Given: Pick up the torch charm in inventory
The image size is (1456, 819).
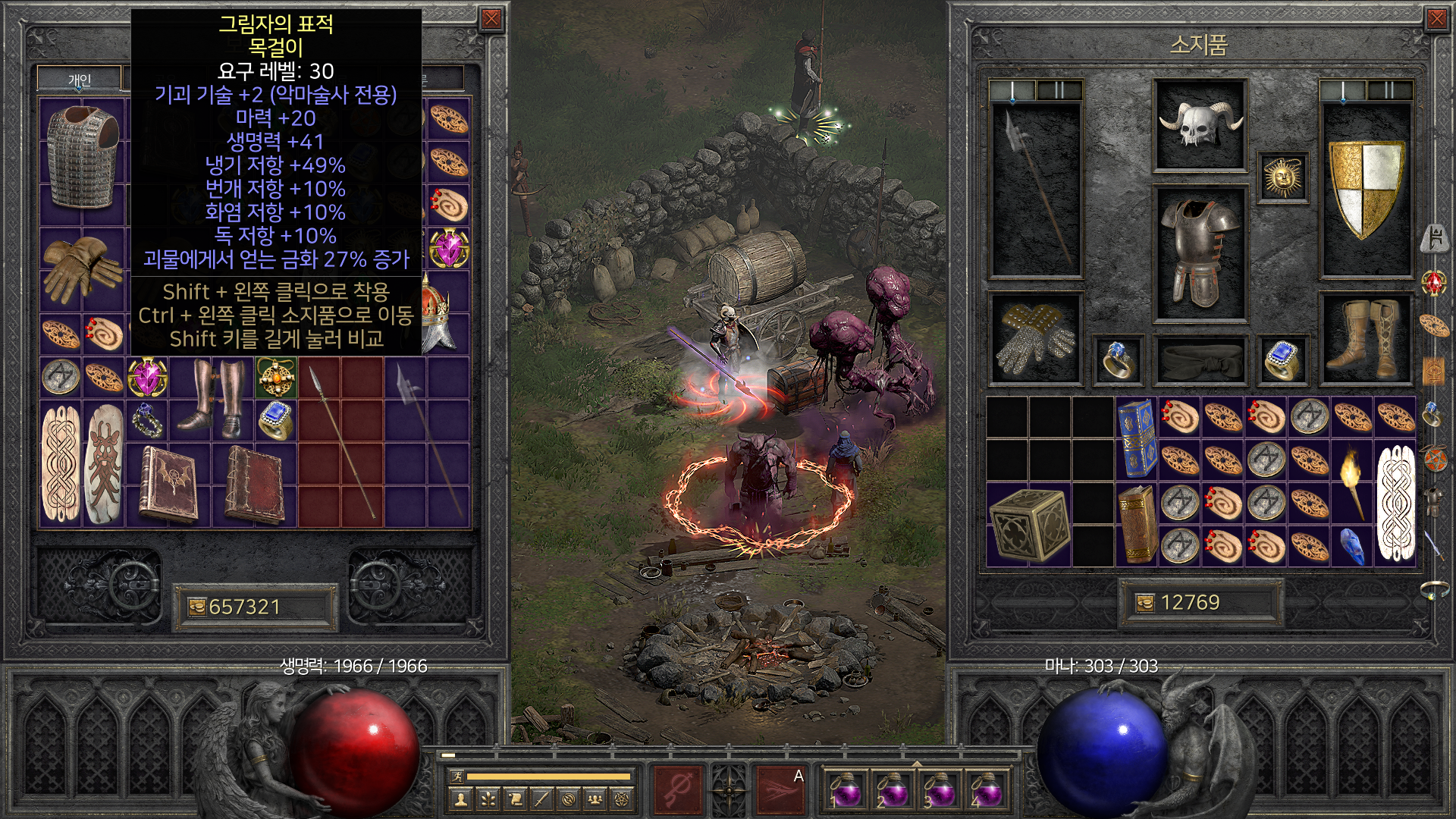Looking at the screenshot, I should point(1351,481).
